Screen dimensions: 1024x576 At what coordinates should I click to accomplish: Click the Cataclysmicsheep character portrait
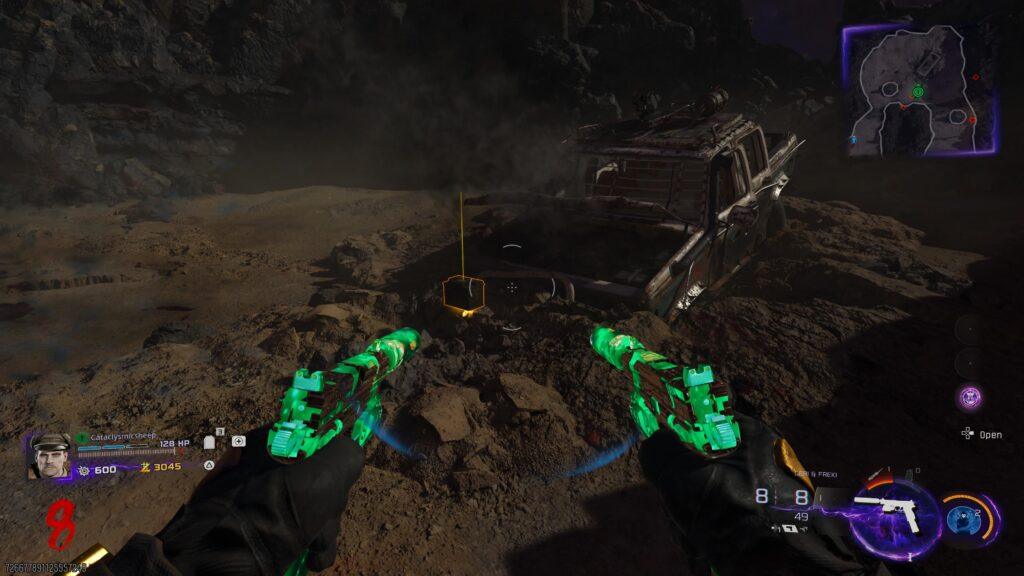pyautogui.click(x=49, y=455)
